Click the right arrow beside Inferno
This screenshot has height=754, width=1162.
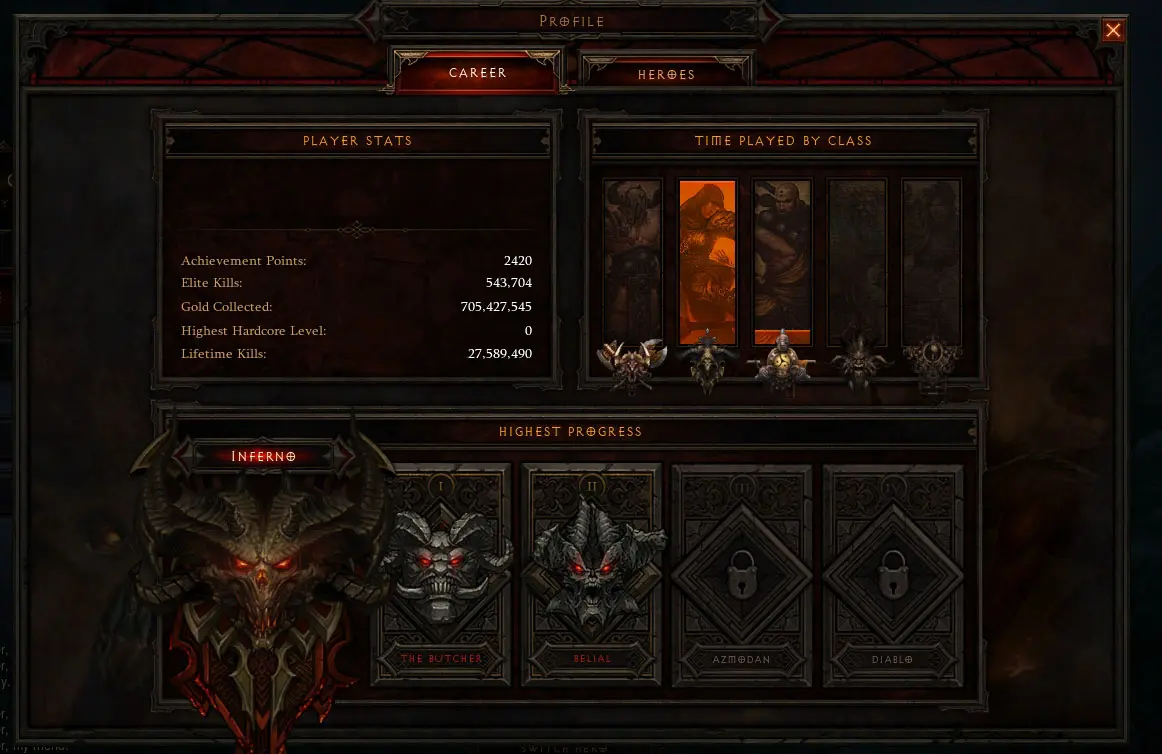point(343,456)
